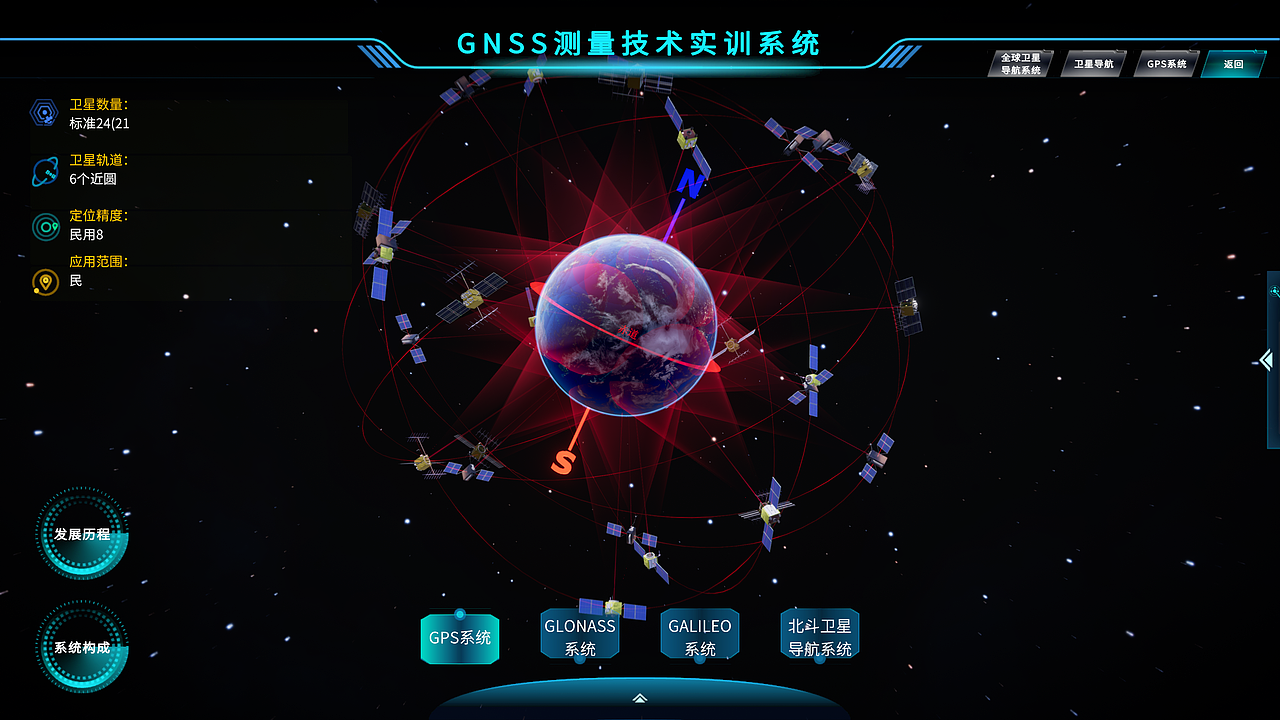Click the satellite quantity icon on left panel
1280x720 pixels.
[41, 112]
